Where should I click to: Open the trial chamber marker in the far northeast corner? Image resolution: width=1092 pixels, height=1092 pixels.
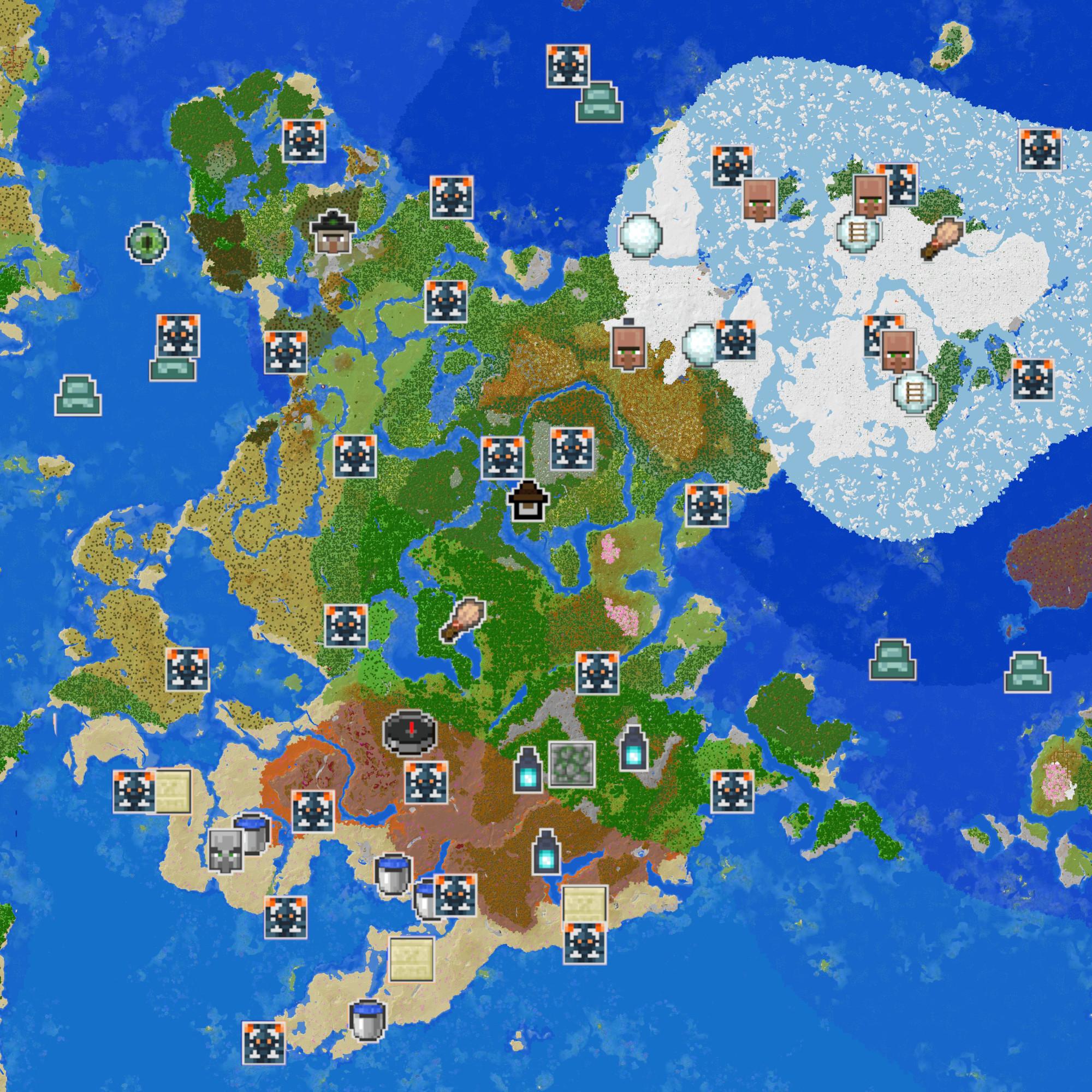coord(1040,149)
